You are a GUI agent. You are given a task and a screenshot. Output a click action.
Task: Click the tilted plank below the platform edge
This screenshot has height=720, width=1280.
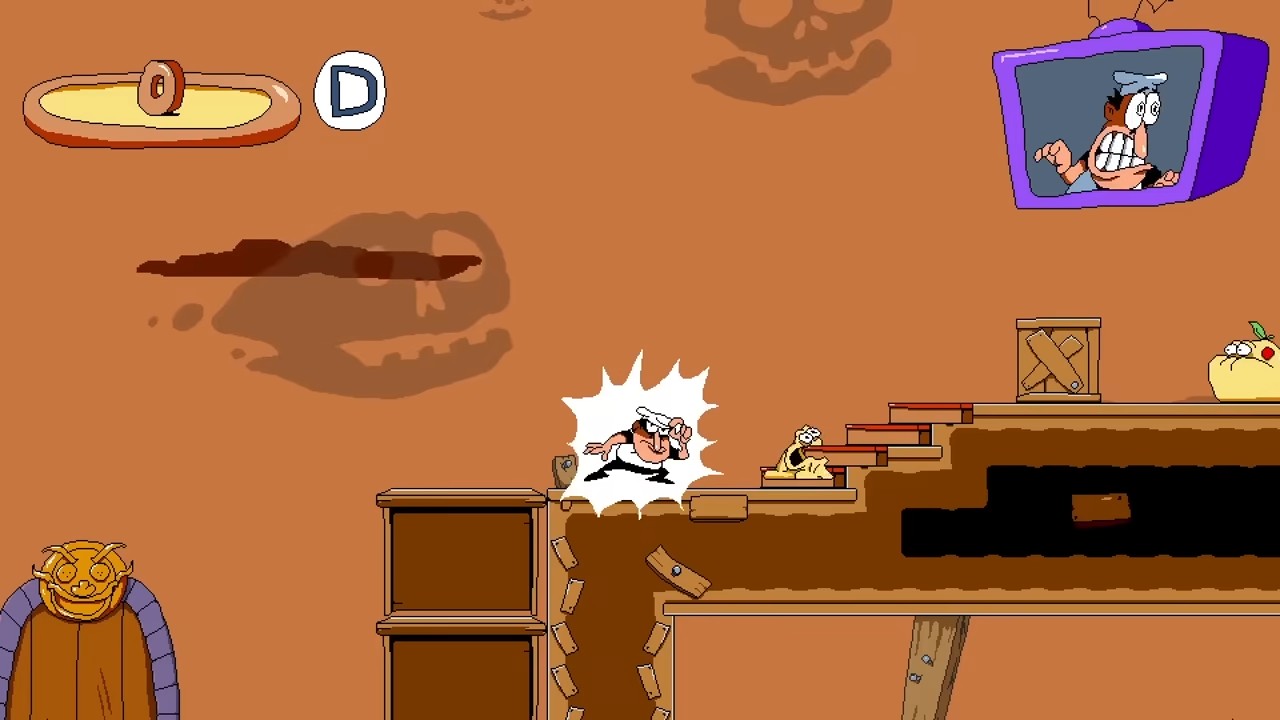click(x=678, y=572)
